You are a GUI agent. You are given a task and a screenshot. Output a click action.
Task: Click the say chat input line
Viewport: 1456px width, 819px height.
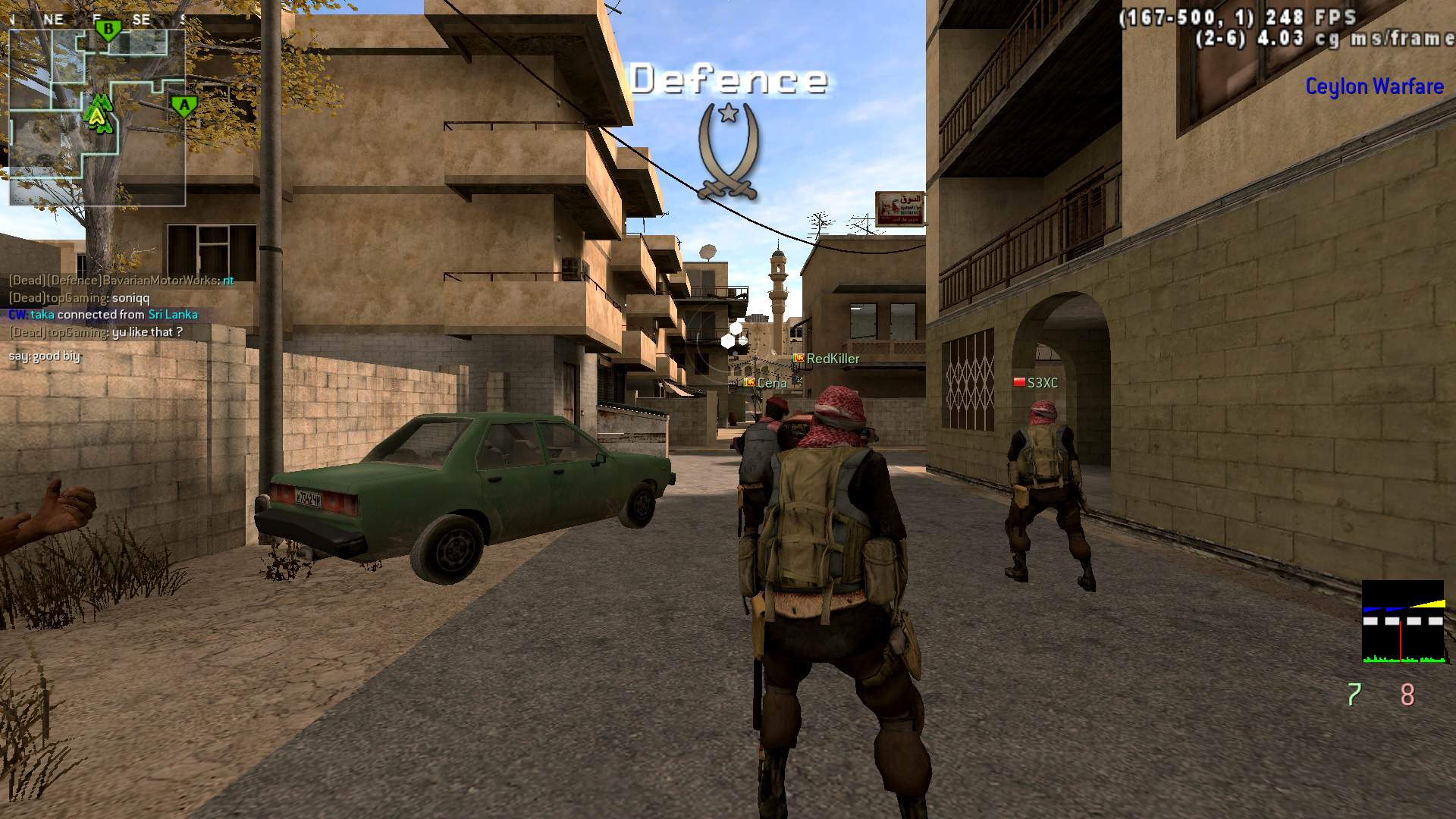pyautogui.click(x=44, y=356)
